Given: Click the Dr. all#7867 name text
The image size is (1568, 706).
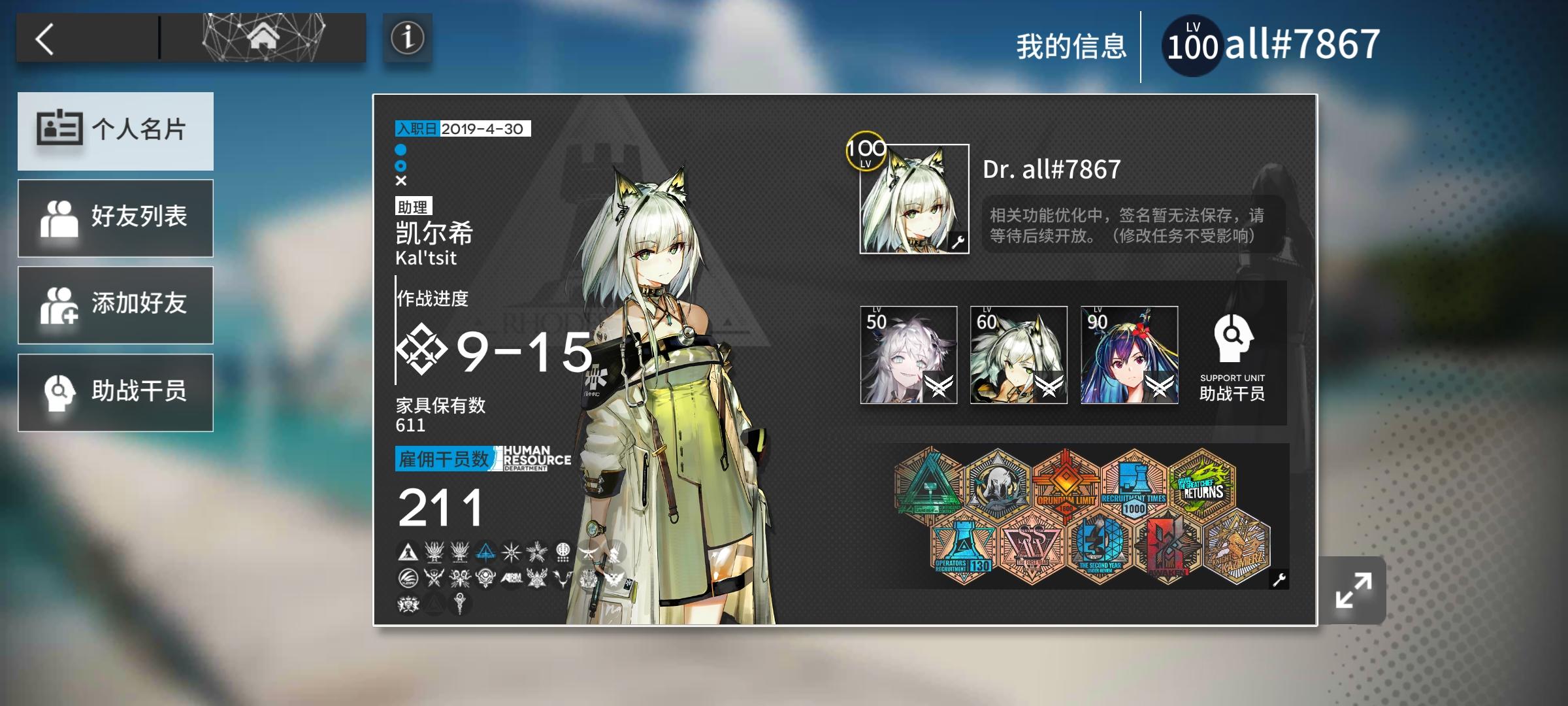Looking at the screenshot, I should click(x=1051, y=169).
